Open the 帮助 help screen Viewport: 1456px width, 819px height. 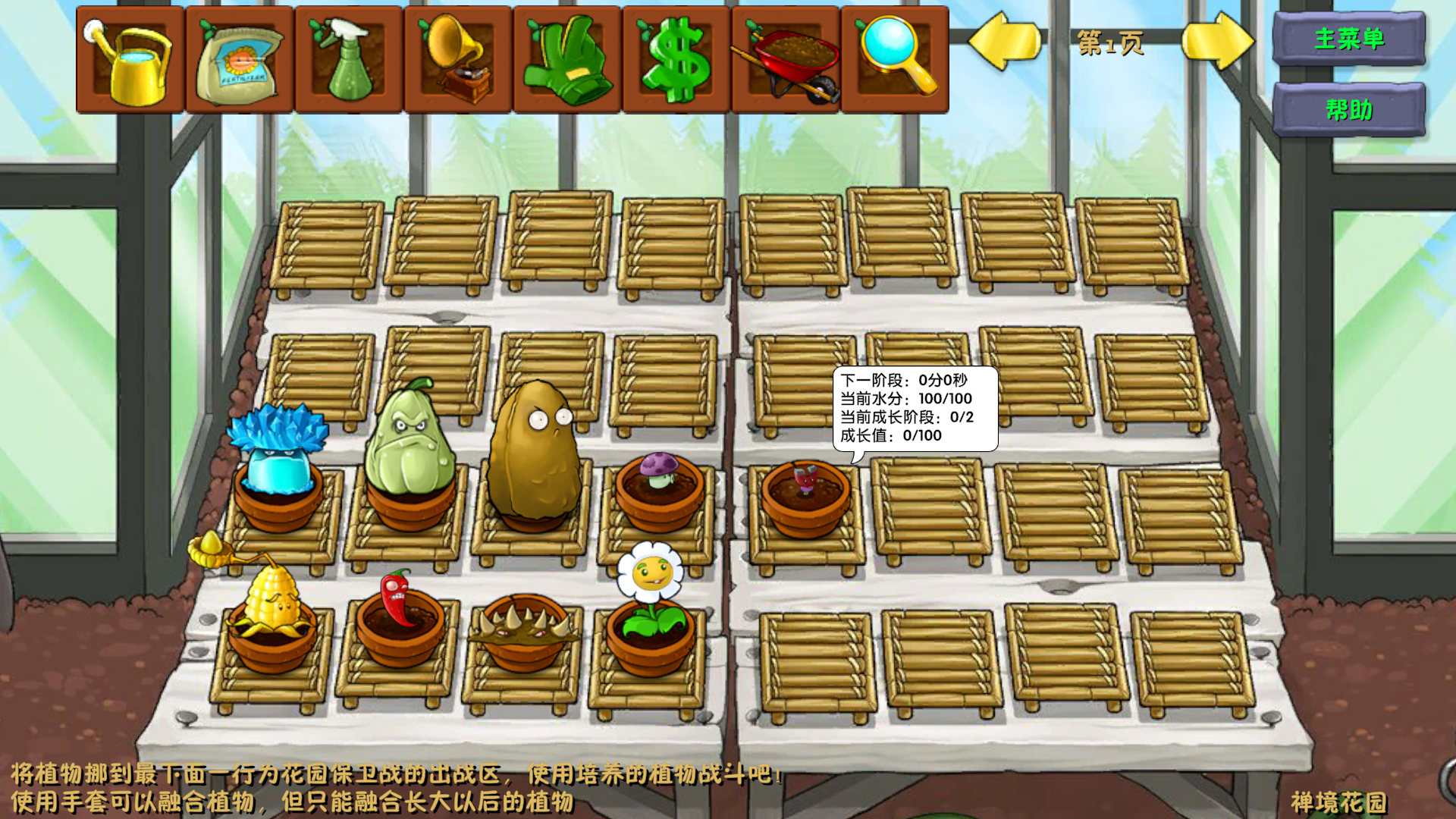tap(1349, 110)
